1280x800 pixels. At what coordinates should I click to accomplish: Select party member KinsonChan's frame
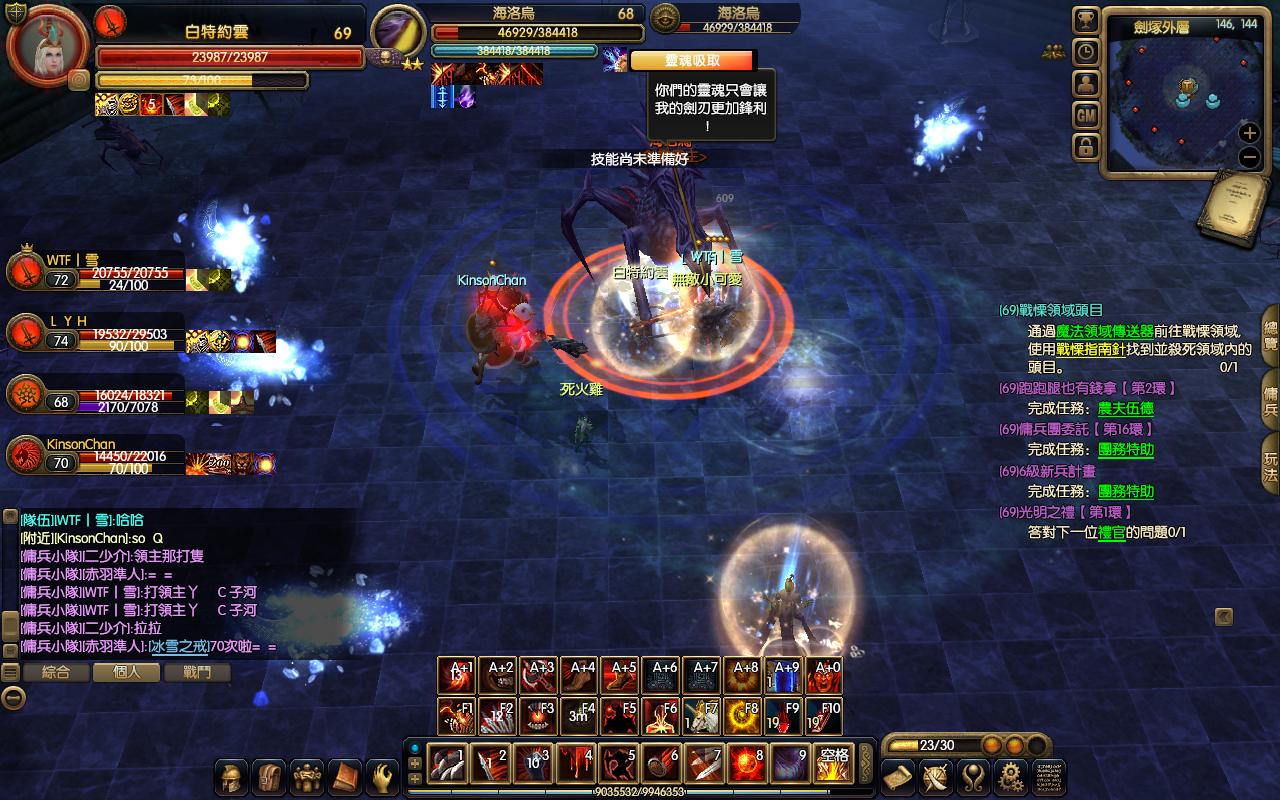[x=27, y=456]
